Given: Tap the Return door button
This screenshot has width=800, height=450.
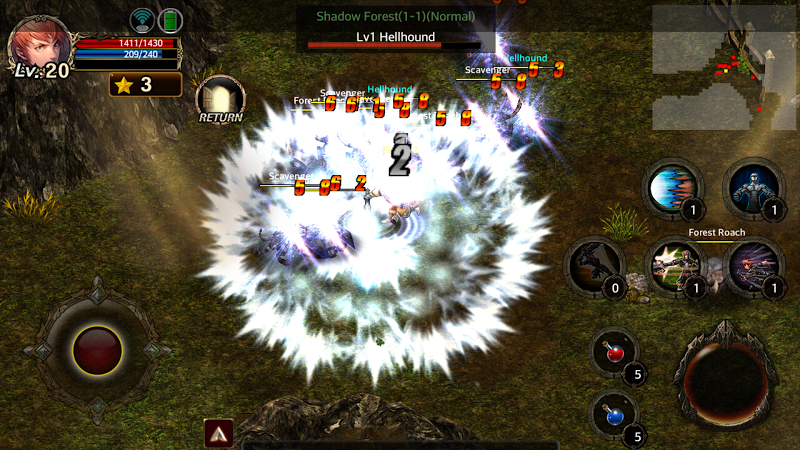Looking at the screenshot, I should [220, 99].
